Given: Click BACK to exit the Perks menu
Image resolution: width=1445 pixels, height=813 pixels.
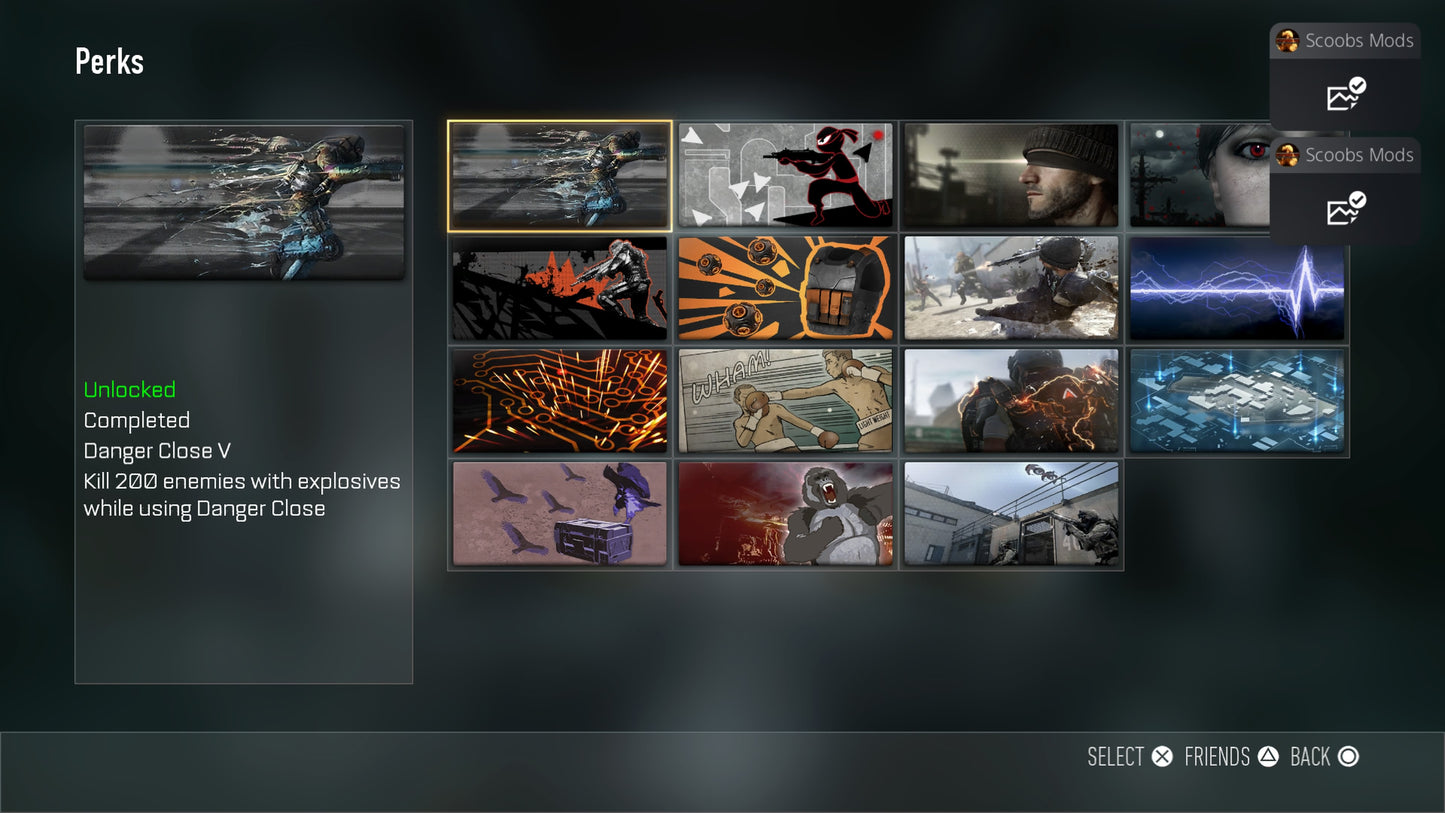Looking at the screenshot, I should pyautogui.click(x=1323, y=757).
